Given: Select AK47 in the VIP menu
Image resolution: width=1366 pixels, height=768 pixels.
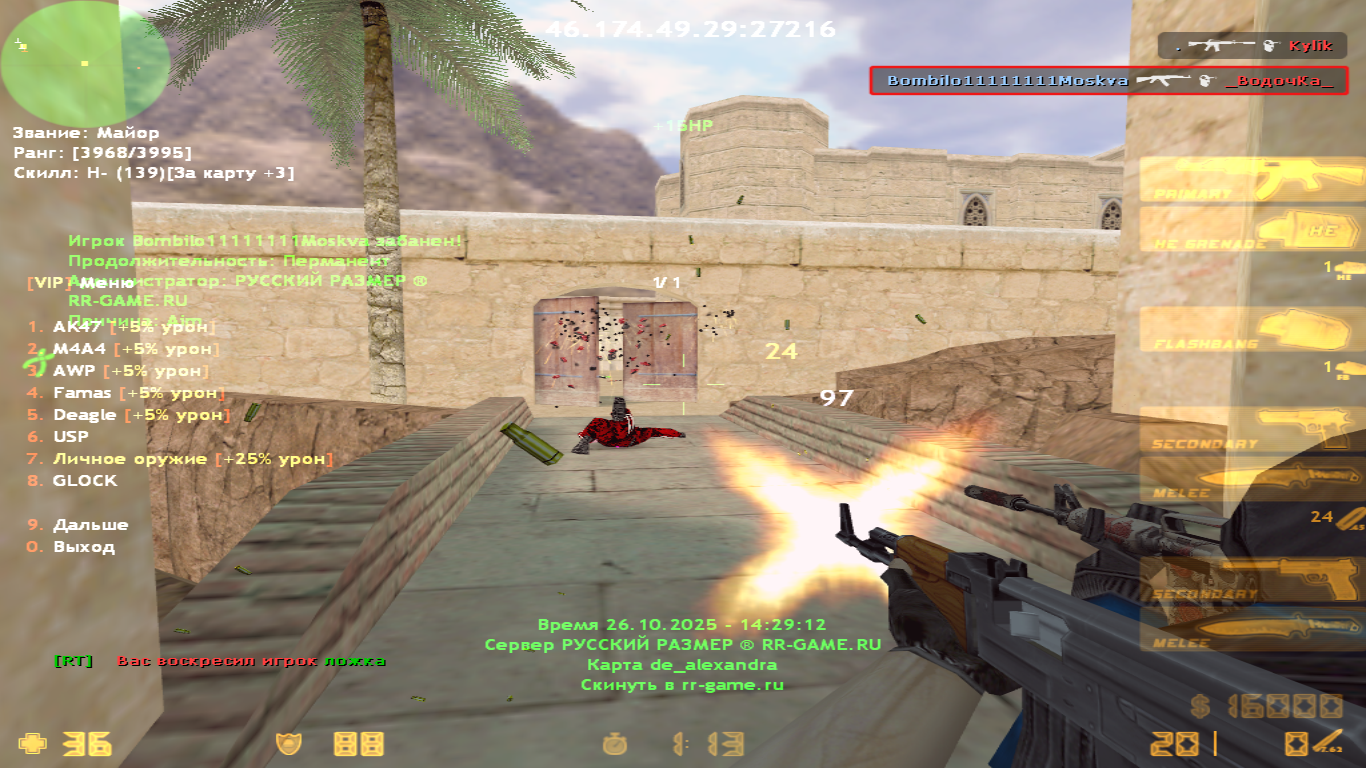Looking at the screenshot, I should point(76,327).
